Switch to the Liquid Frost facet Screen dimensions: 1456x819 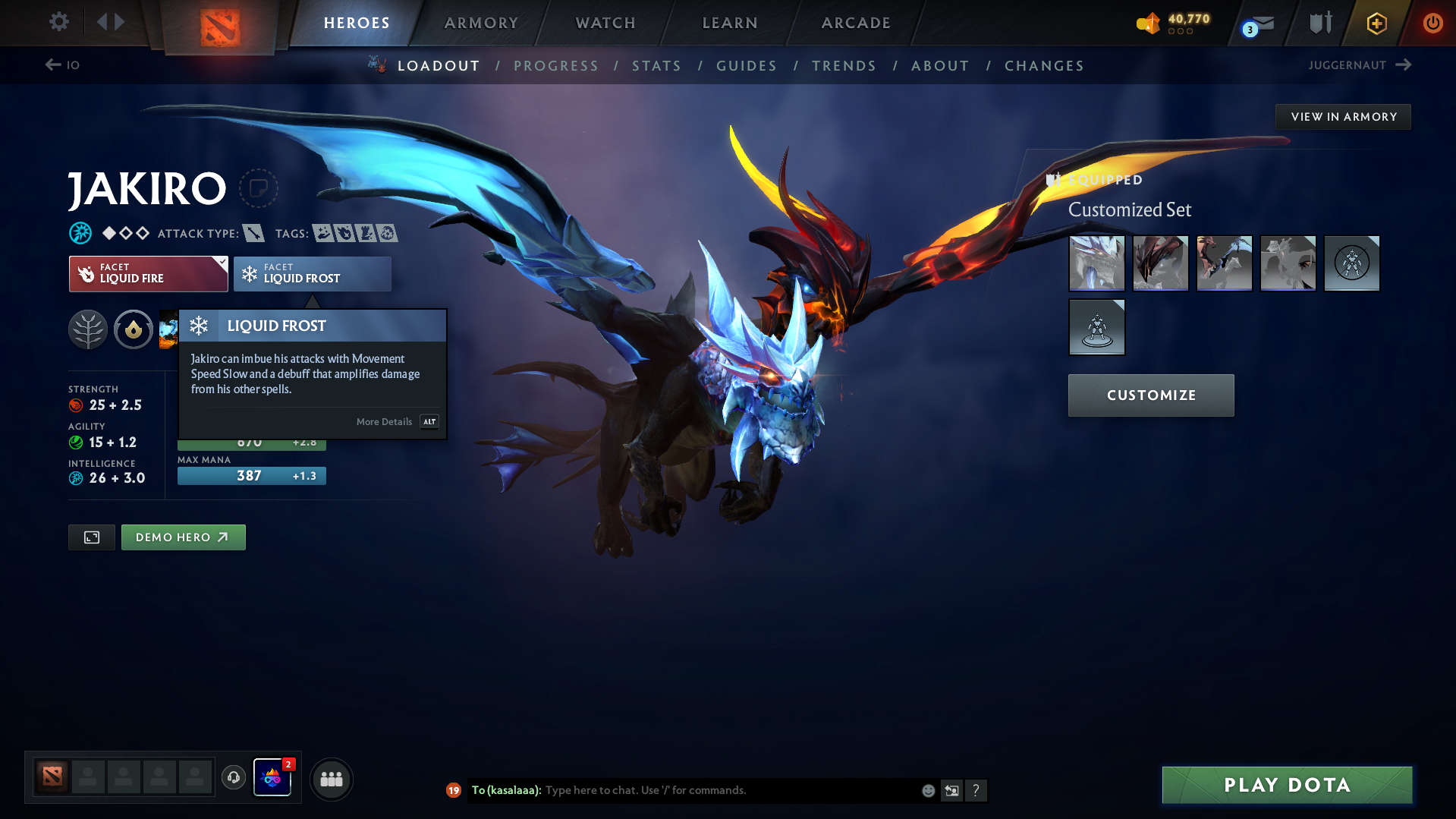pyautogui.click(x=311, y=274)
